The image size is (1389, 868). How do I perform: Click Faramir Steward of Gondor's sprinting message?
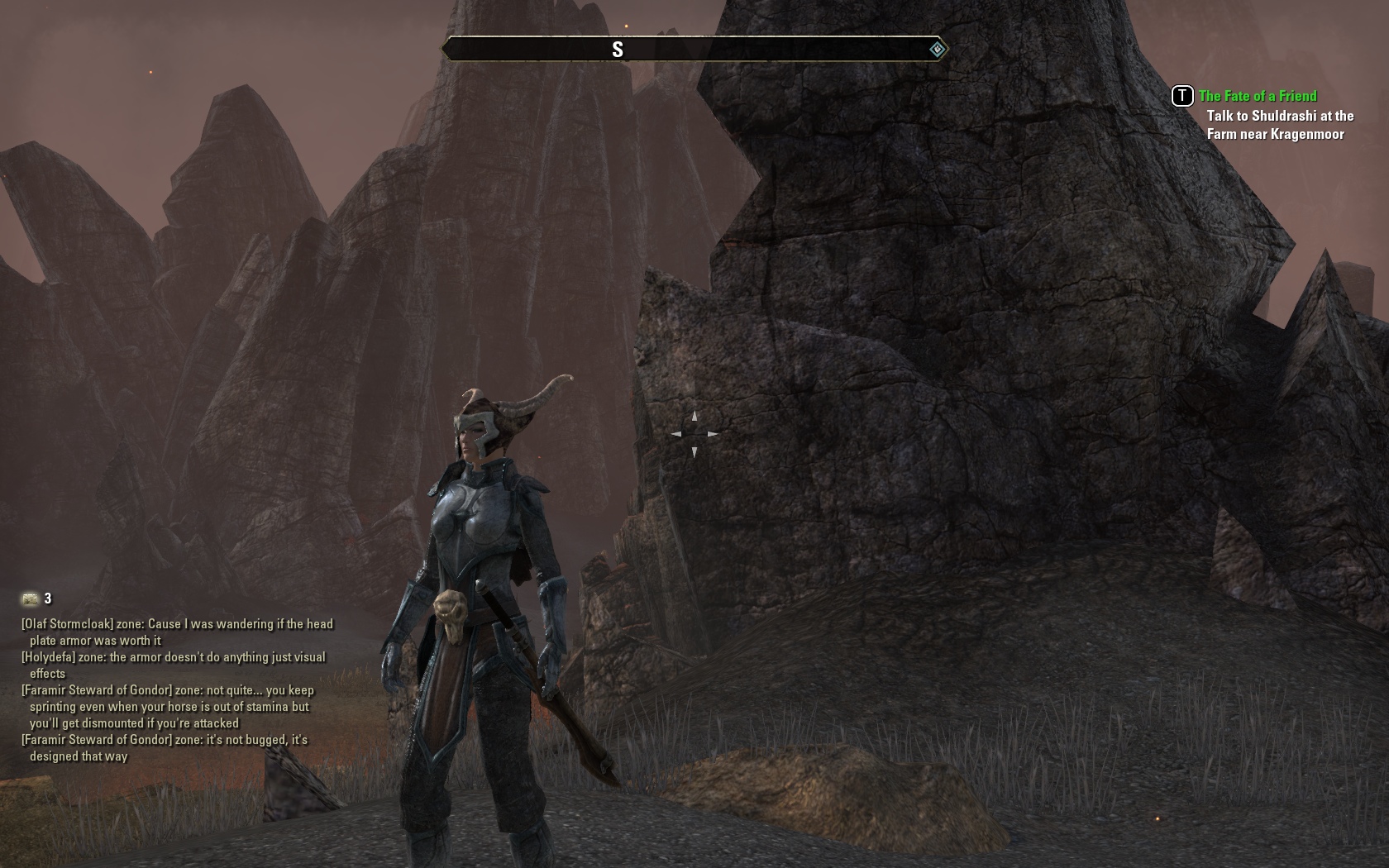[169, 707]
